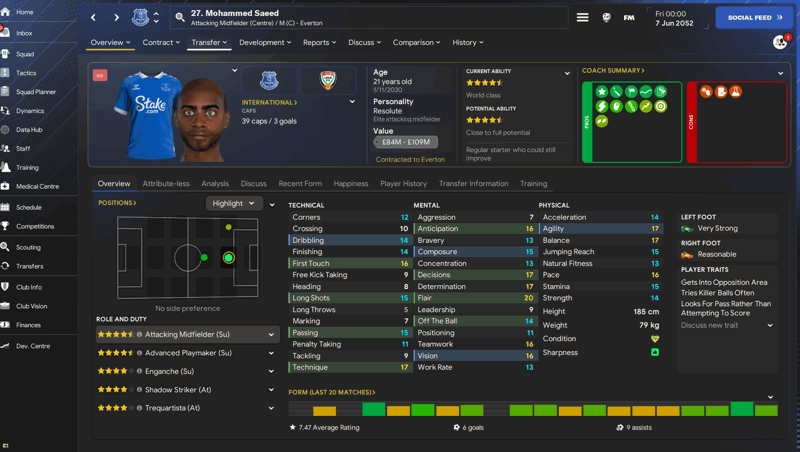
Task: Open the Comparison dropdown
Action: [x=416, y=43]
